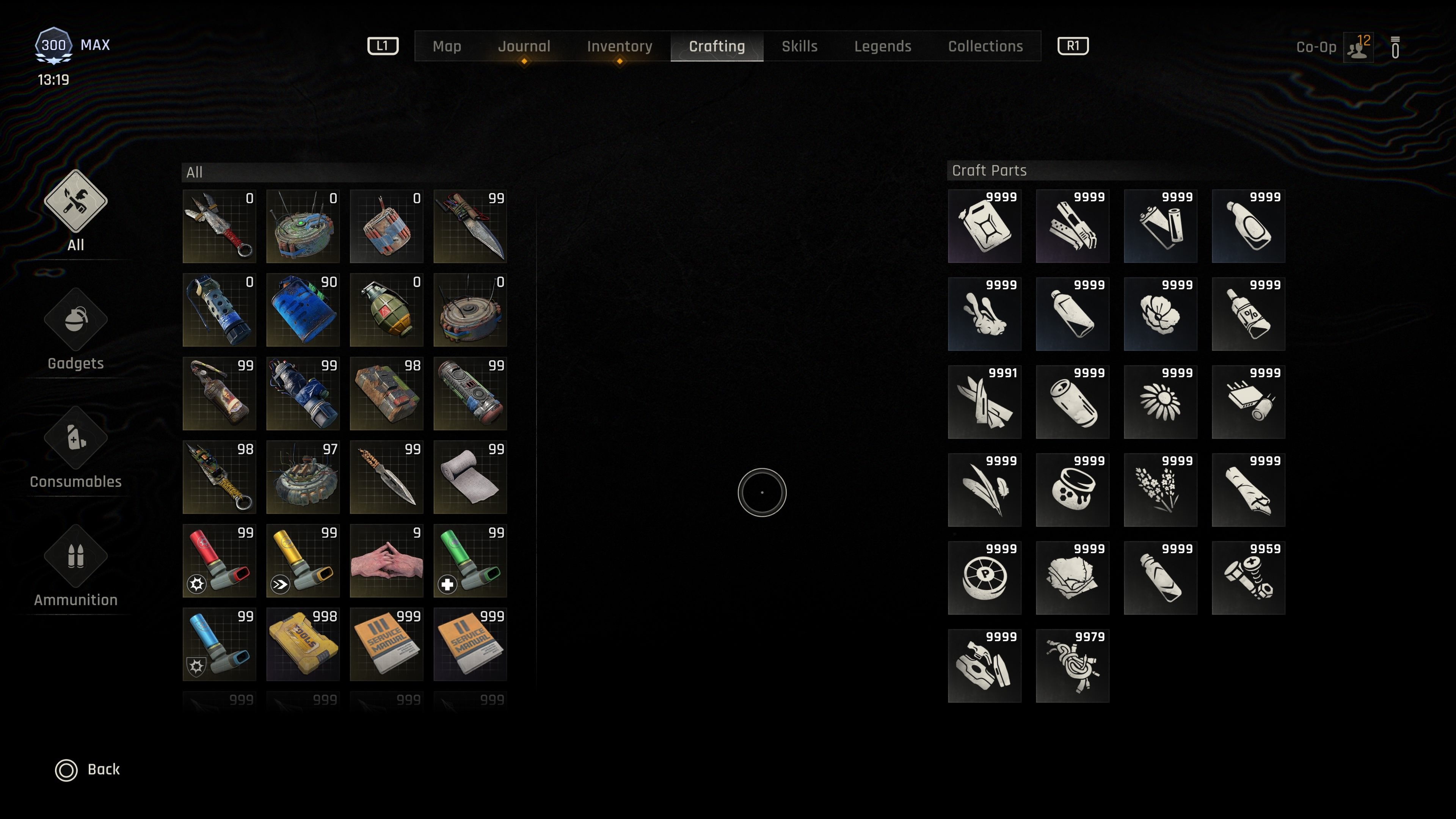Image resolution: width=1456 pixels, height=819 pixels.
Task: Select the yellow tools case item
Action: pyautogui.click(x=303, y=644)
